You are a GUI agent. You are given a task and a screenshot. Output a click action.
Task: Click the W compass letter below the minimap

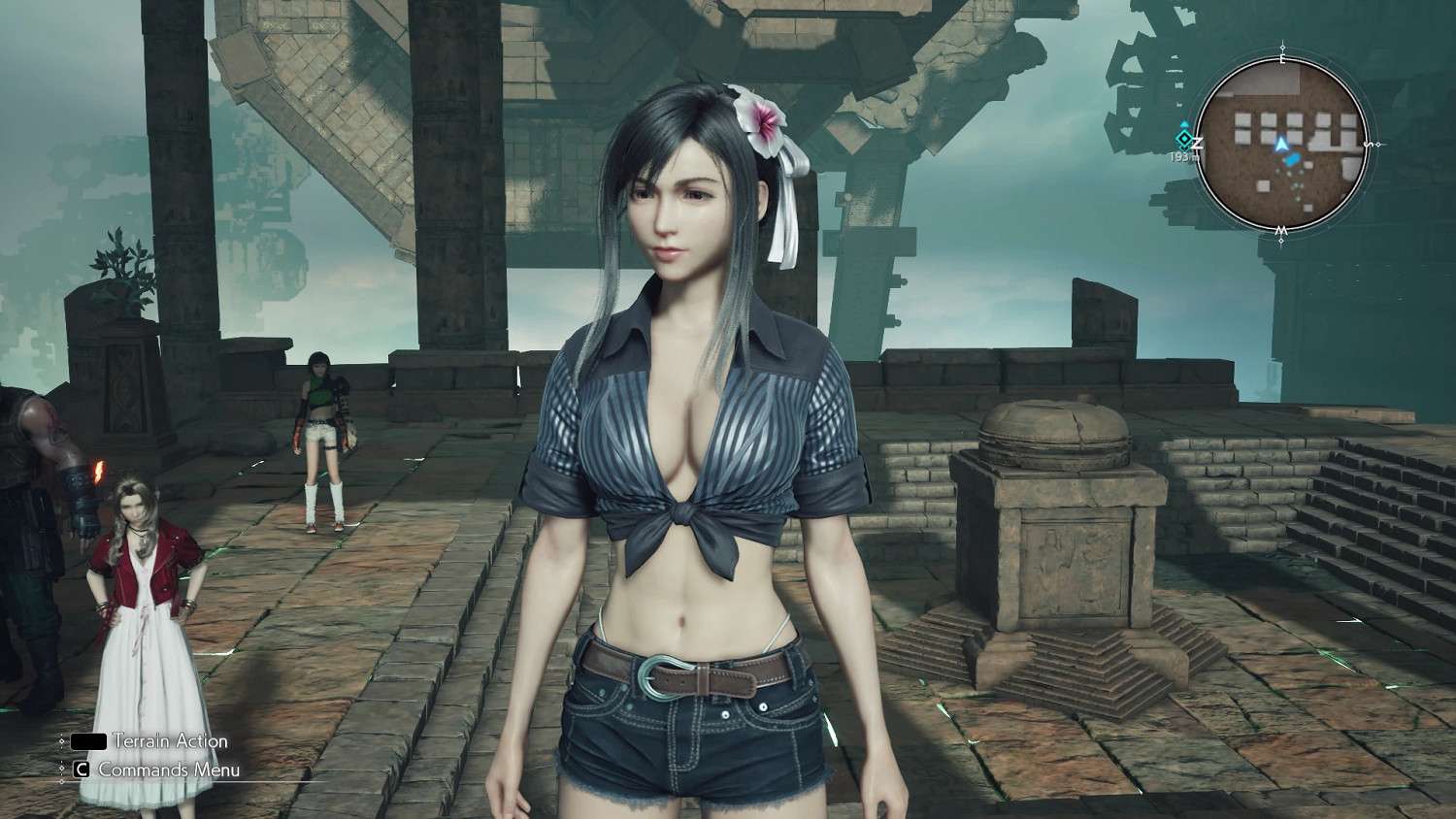pos(1280,230)
